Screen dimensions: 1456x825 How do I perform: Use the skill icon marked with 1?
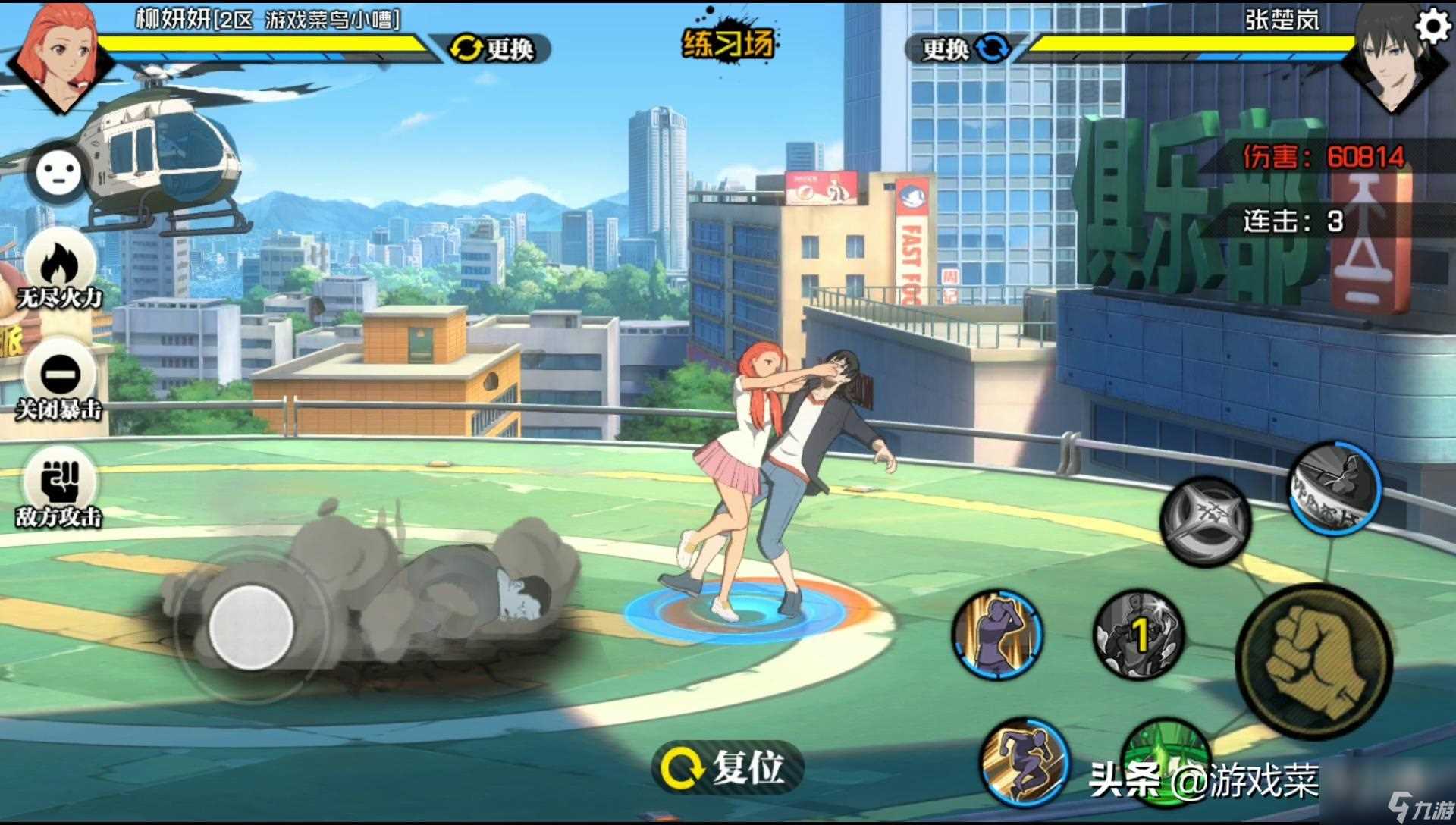[x=1138, y=635]
